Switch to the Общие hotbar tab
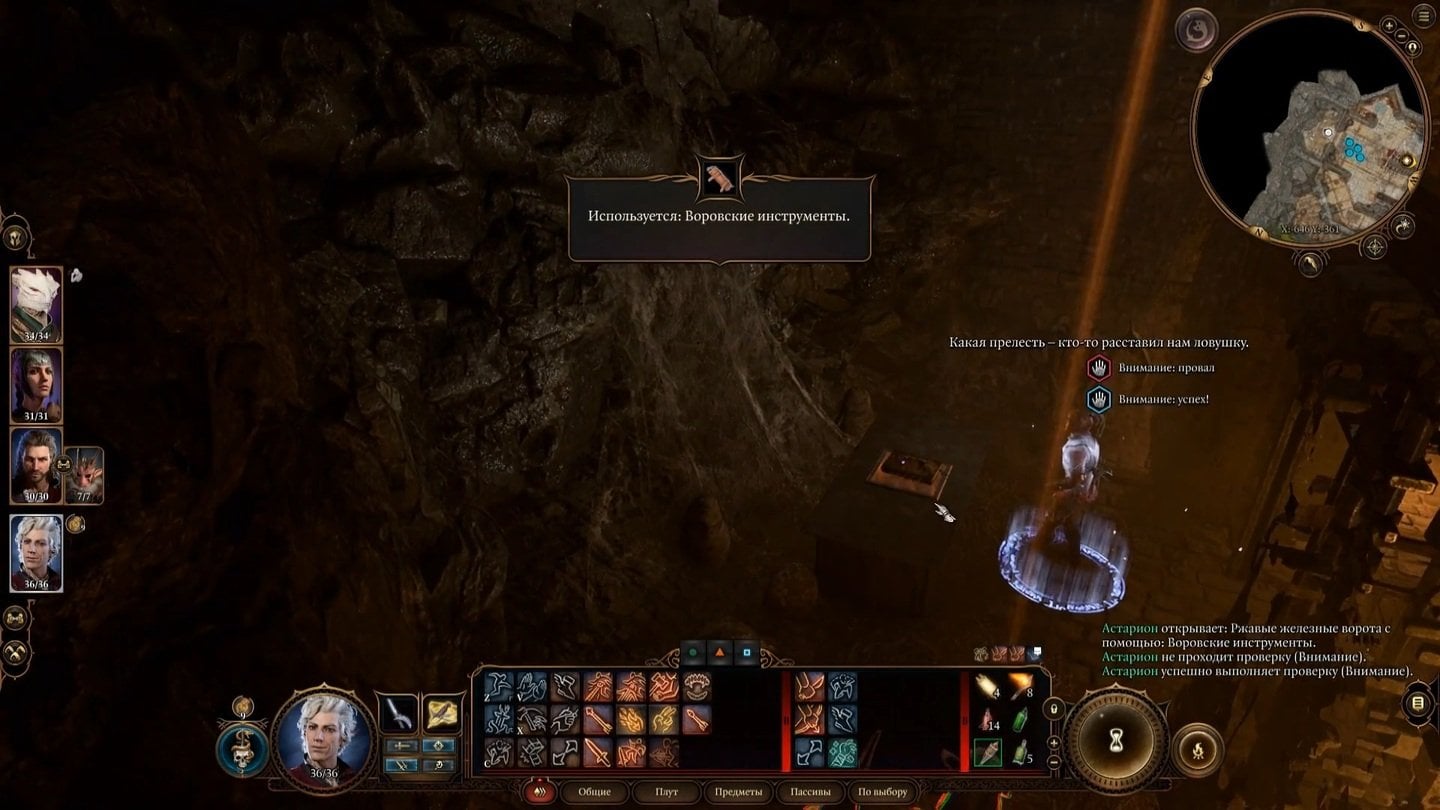The image size is (1440, 810). point(594,792)
